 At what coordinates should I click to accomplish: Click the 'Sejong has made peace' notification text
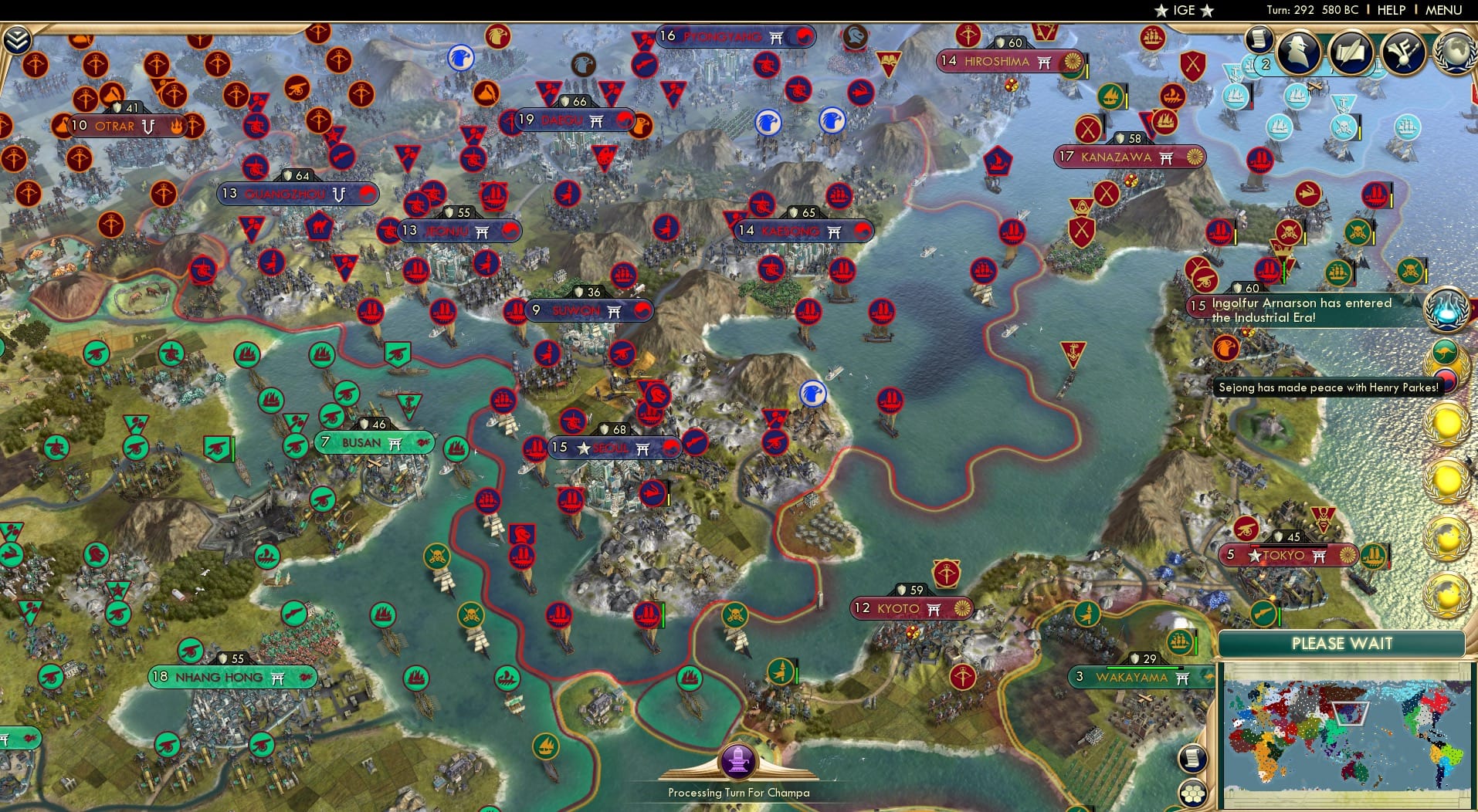(1327, 387)
